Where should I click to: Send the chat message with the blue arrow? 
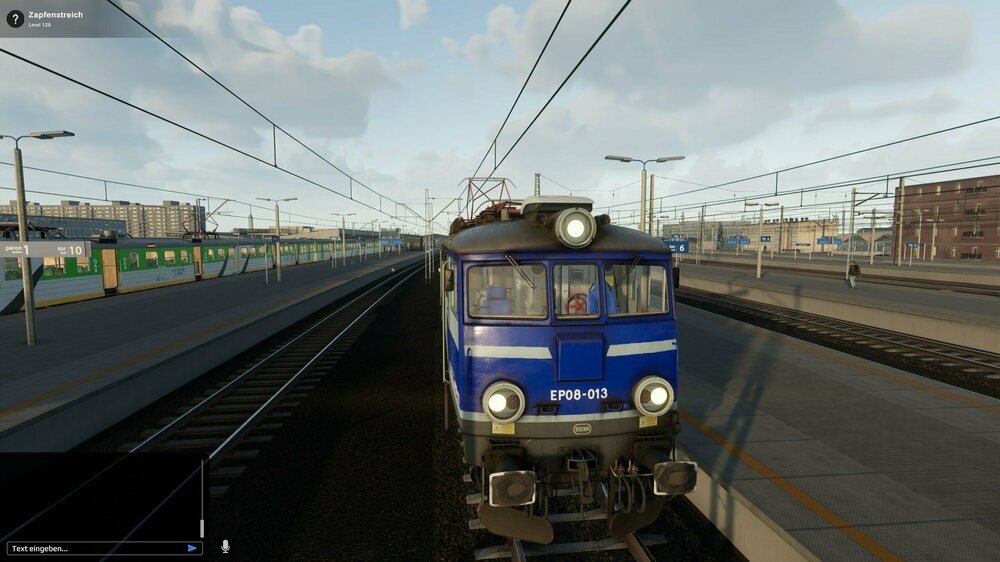tap(192, 548)
